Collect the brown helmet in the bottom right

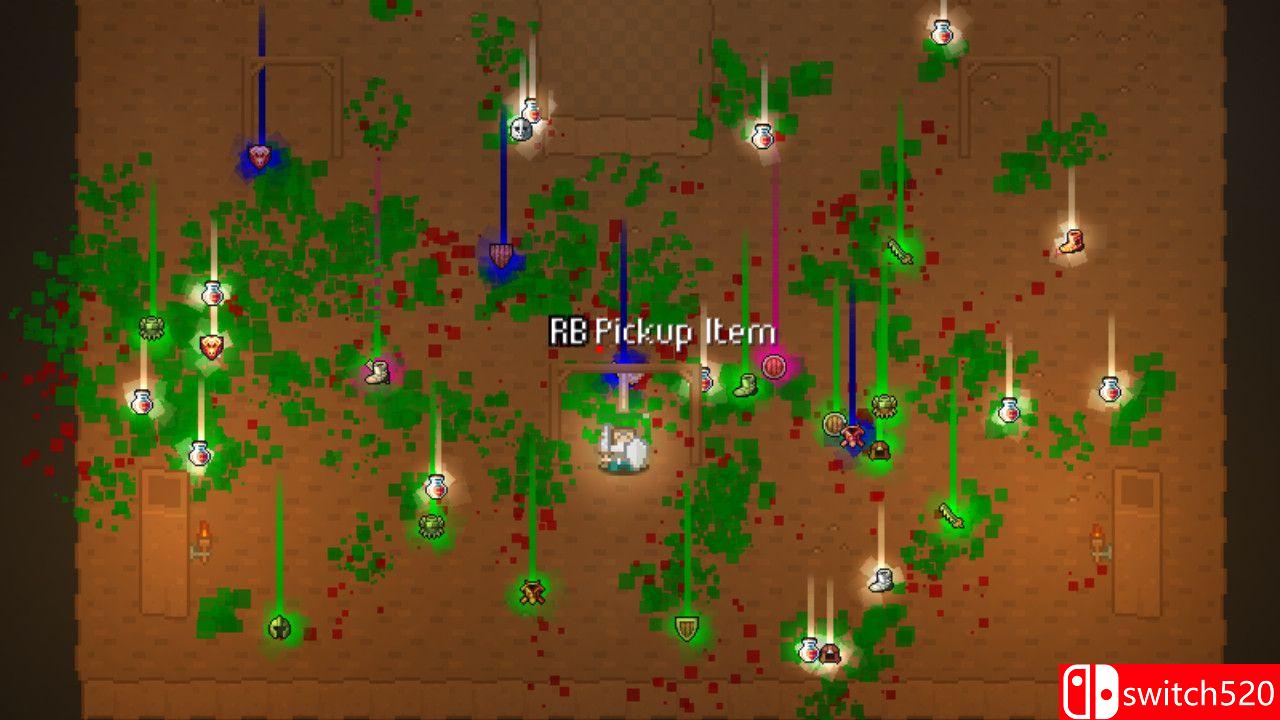point(830,653)
